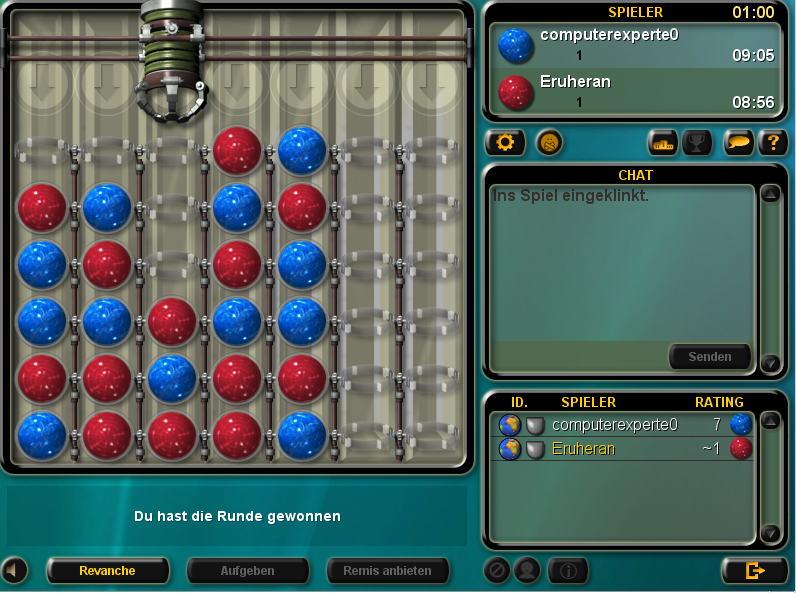Click the Aufgeben button
The image size is (796, 593).
[247, 570]
